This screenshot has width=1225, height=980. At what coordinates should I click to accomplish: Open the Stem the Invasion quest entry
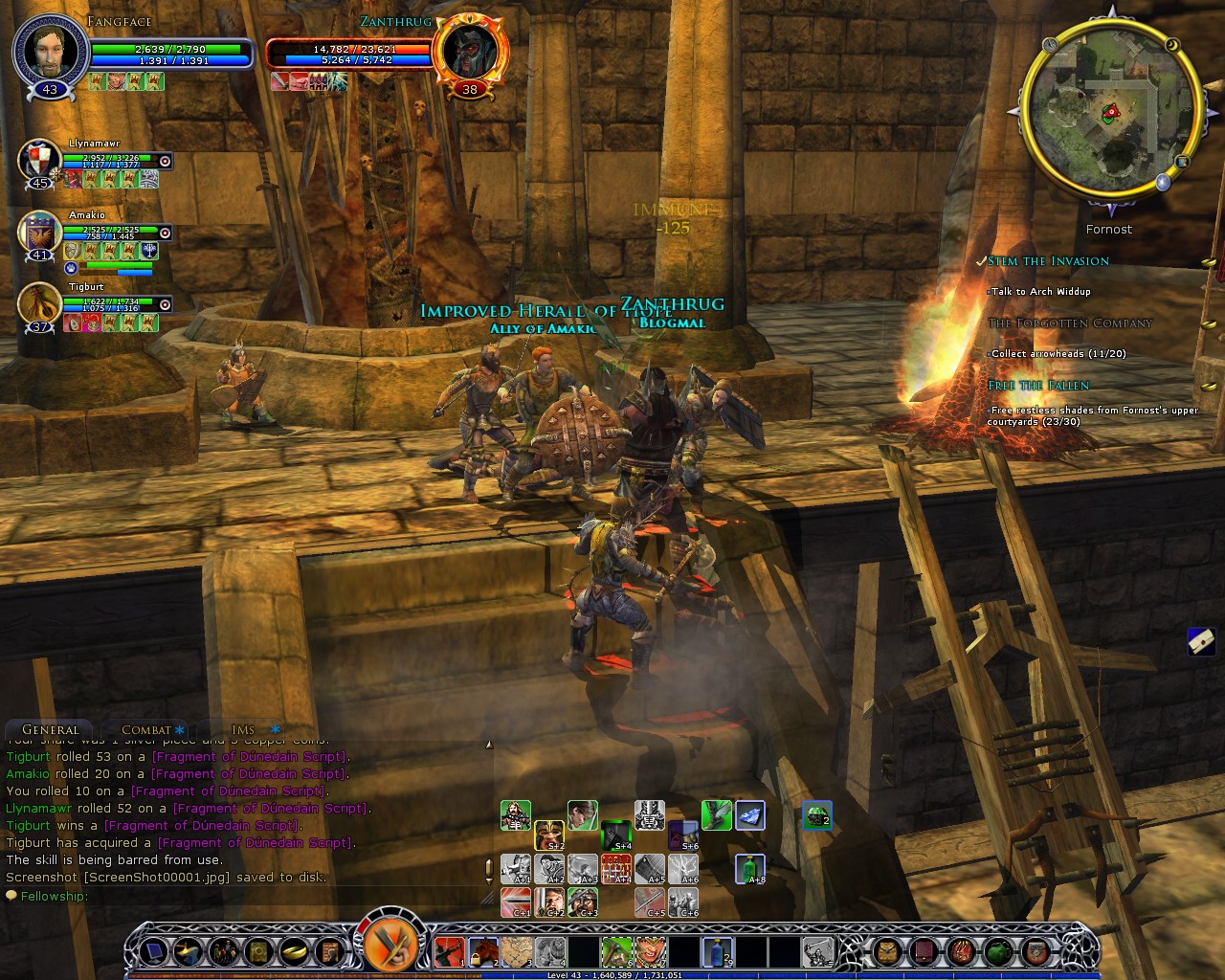pos(1049,261)
